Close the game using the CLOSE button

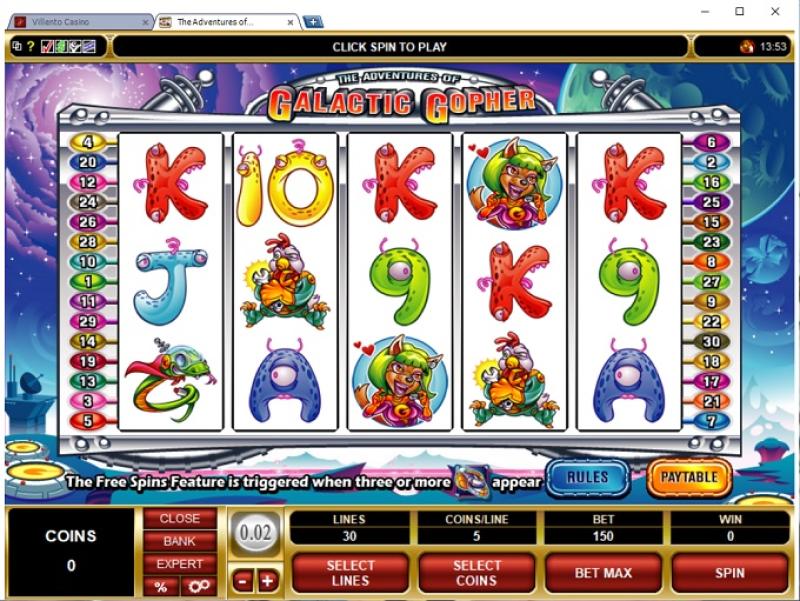[180, 519]
